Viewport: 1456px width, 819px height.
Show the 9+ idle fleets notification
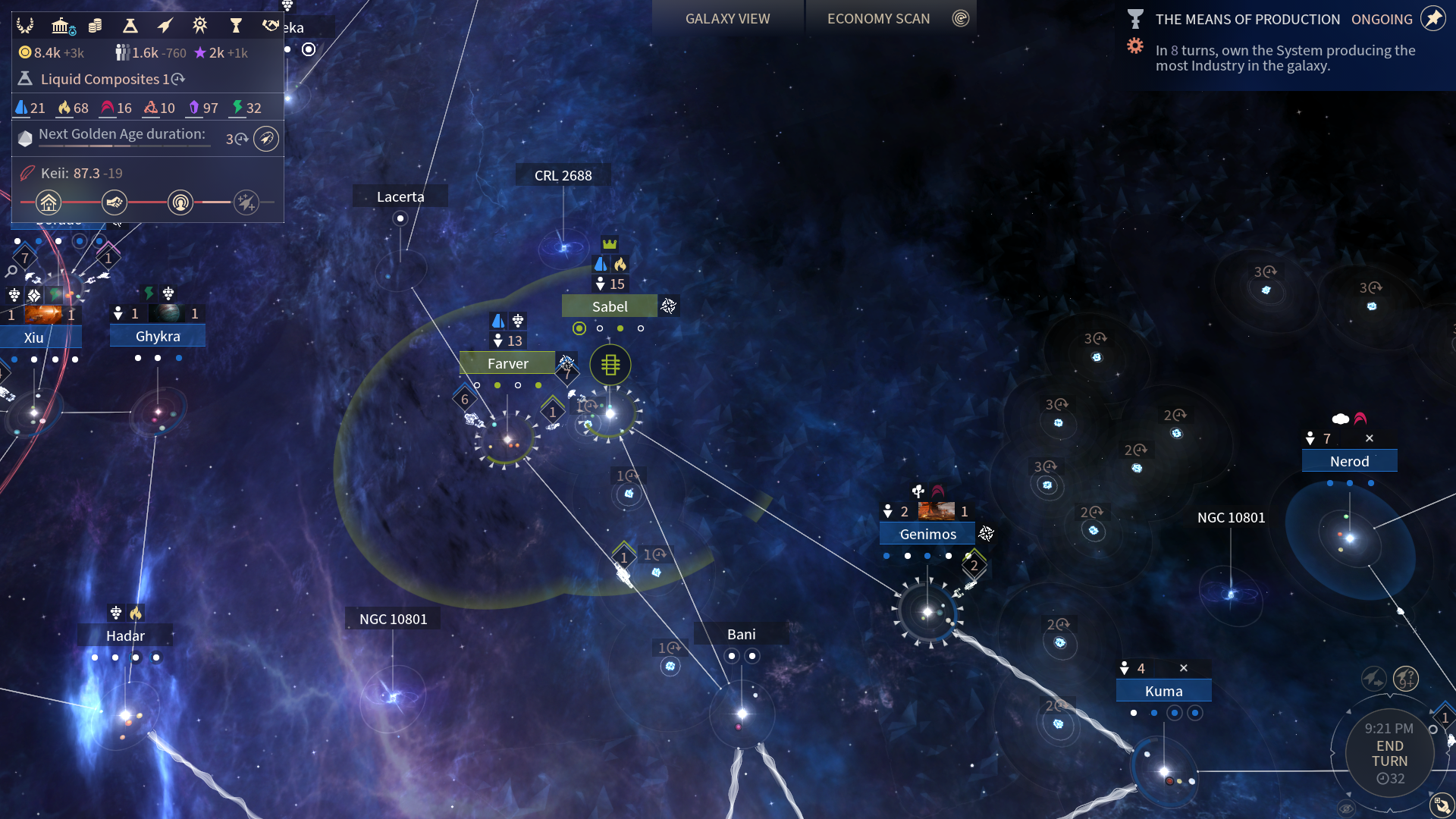(x=1406, y=677)
